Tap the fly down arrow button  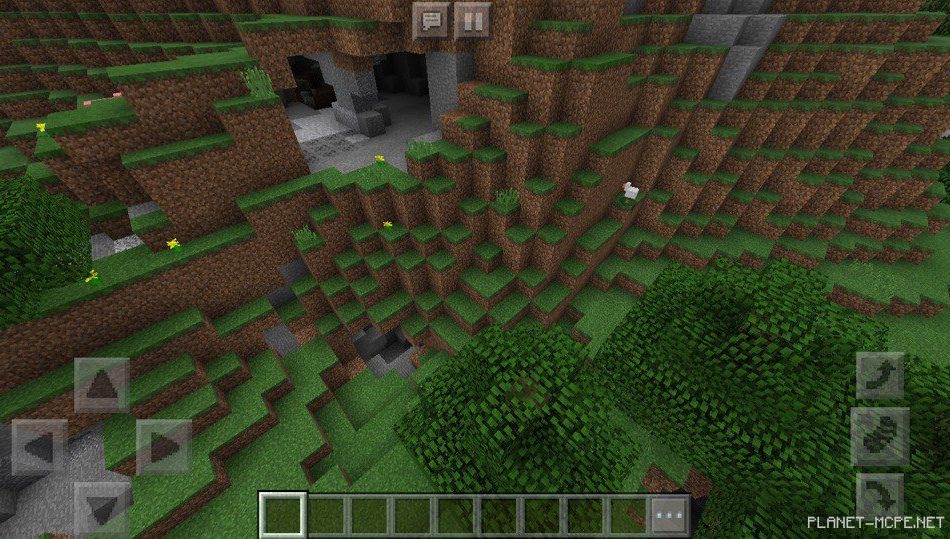(880, 496)
